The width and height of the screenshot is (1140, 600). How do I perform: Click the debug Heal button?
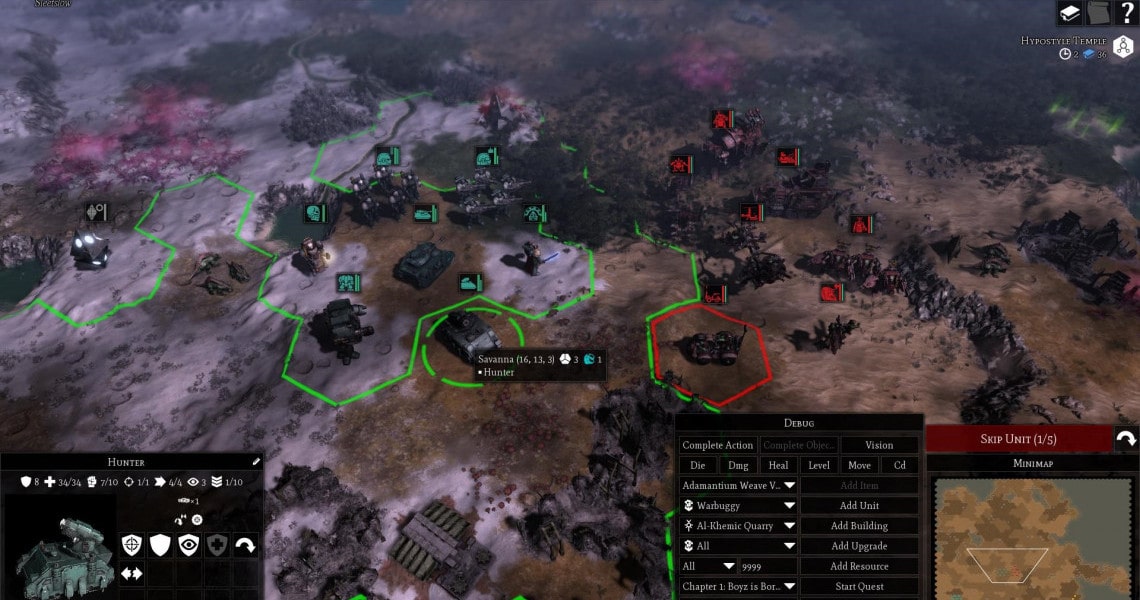point(778,465)
